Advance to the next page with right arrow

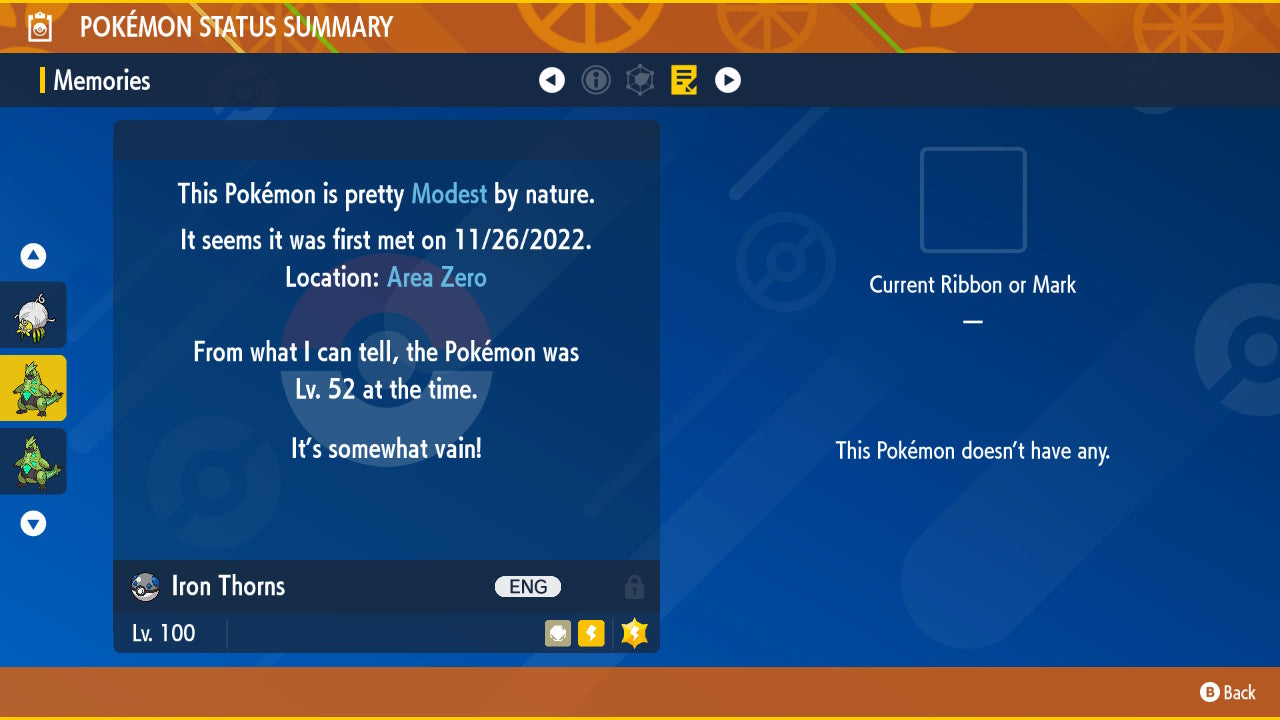(728, 80)
